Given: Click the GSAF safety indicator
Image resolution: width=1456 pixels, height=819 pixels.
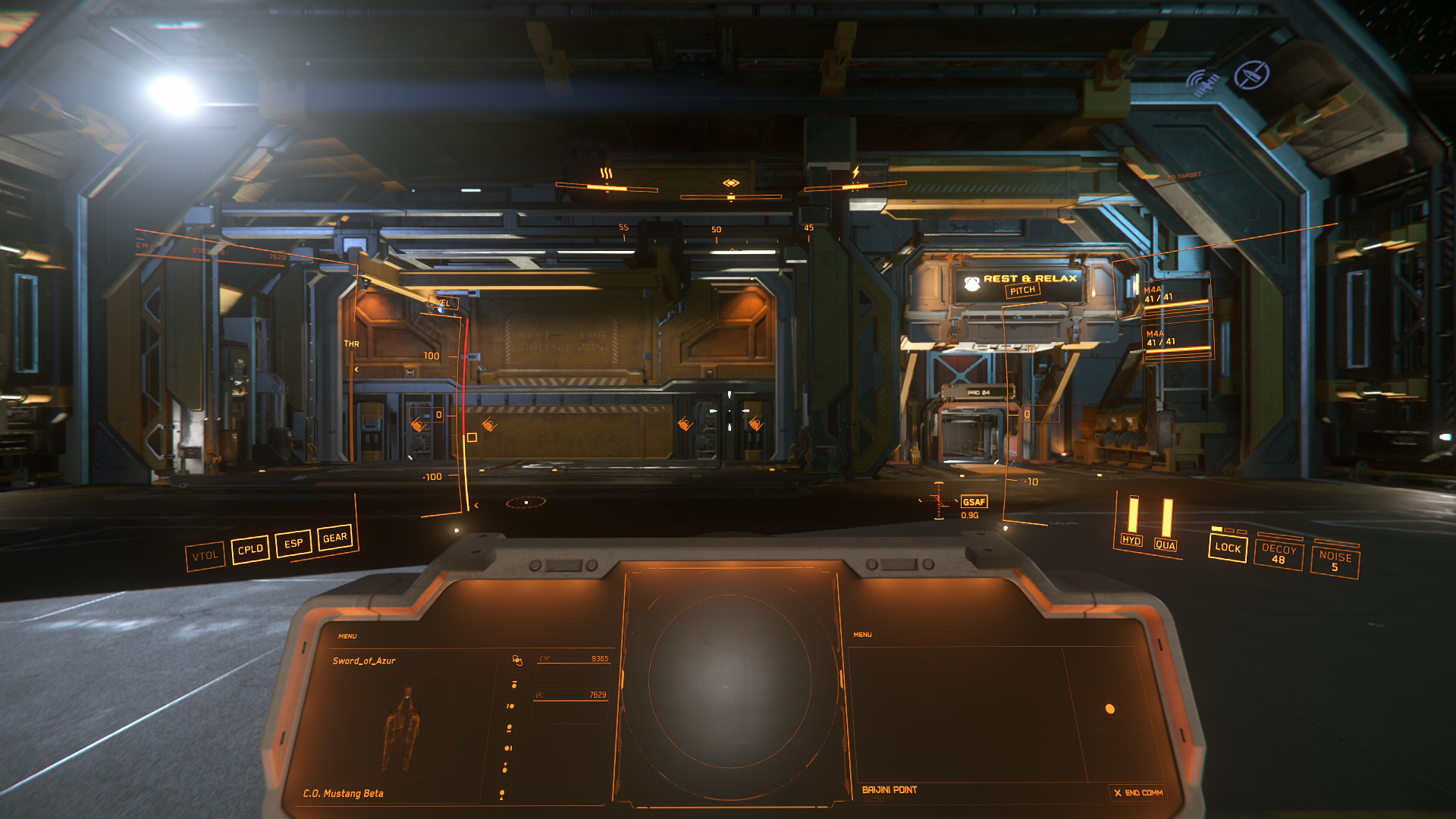Looking at the screenshot, I should point(974,502).
